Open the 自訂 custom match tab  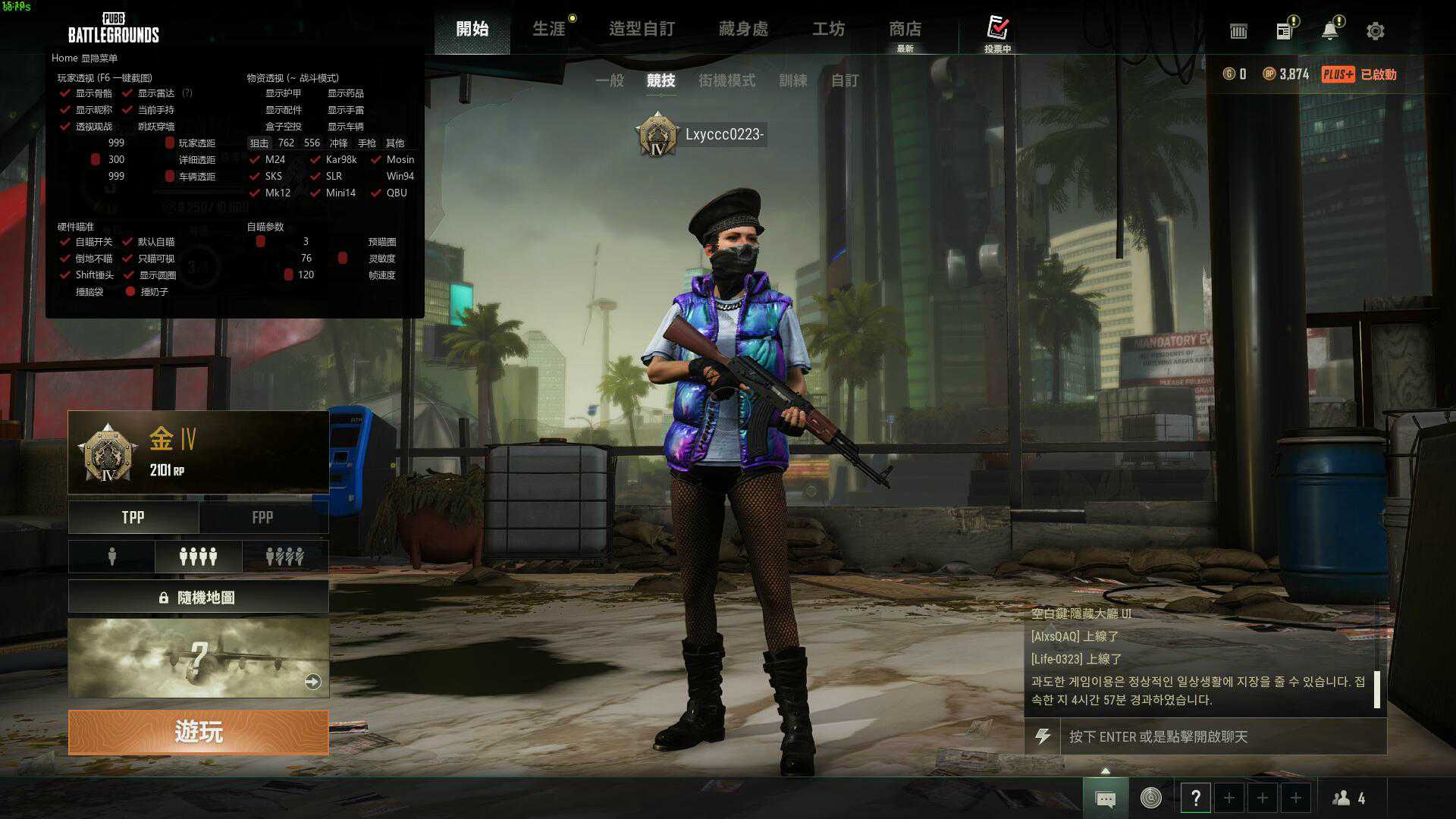tap(845, 80)
